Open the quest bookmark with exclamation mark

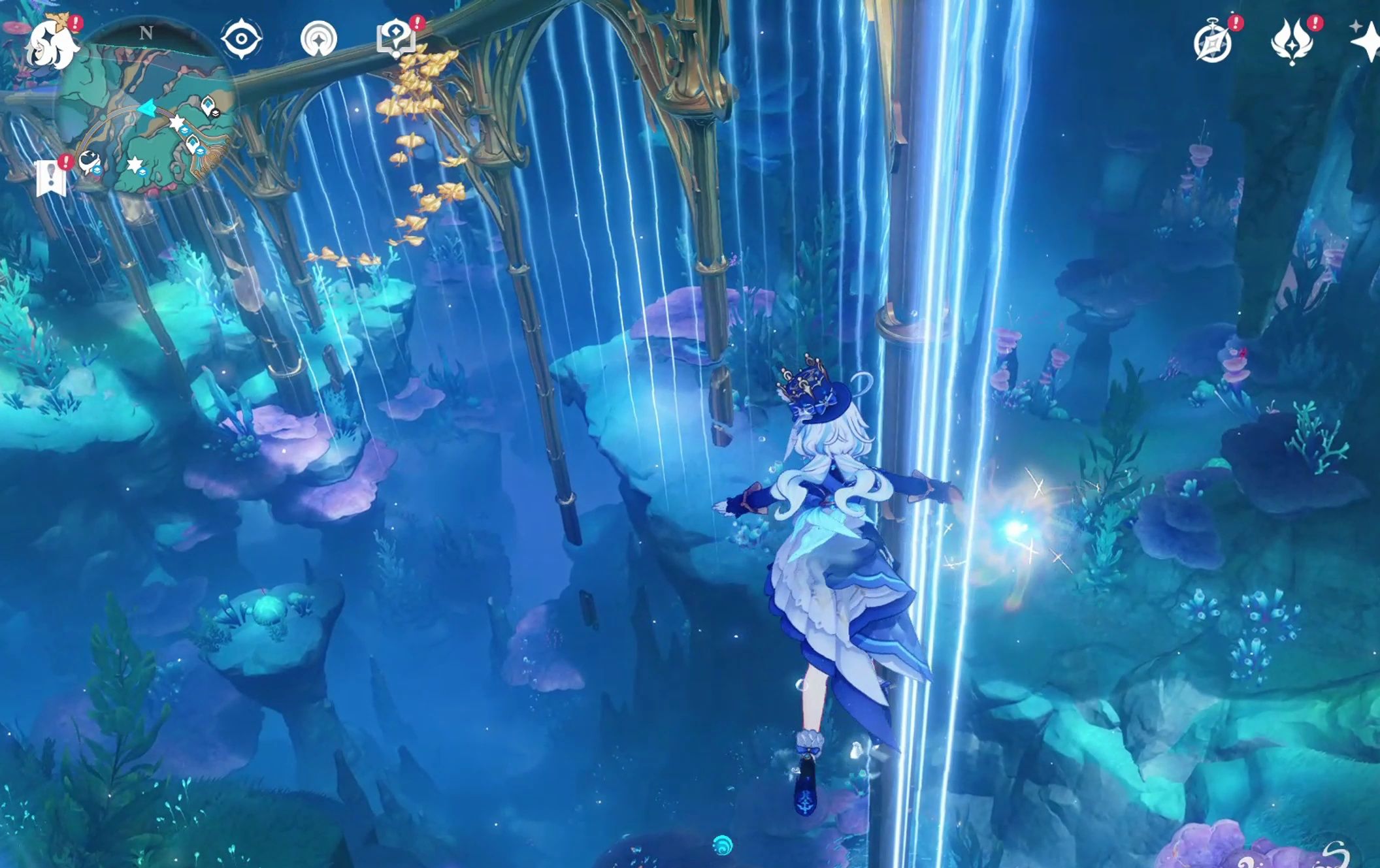51,177
